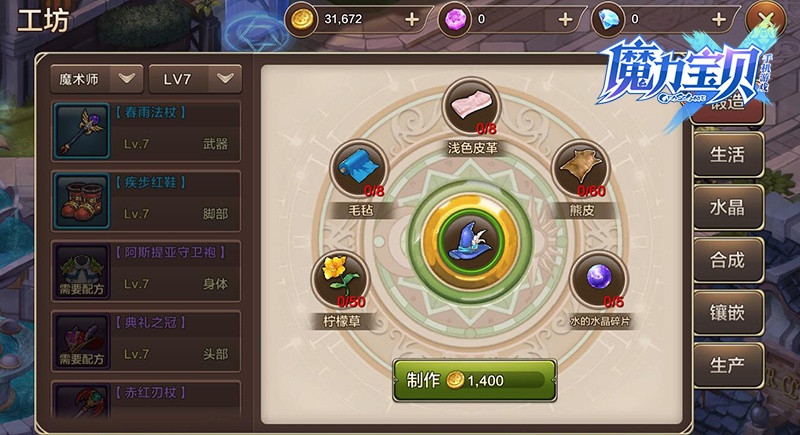
Task: Choose the 阿斯提亚守卫袍 body recipe
Action: [146, 270]
